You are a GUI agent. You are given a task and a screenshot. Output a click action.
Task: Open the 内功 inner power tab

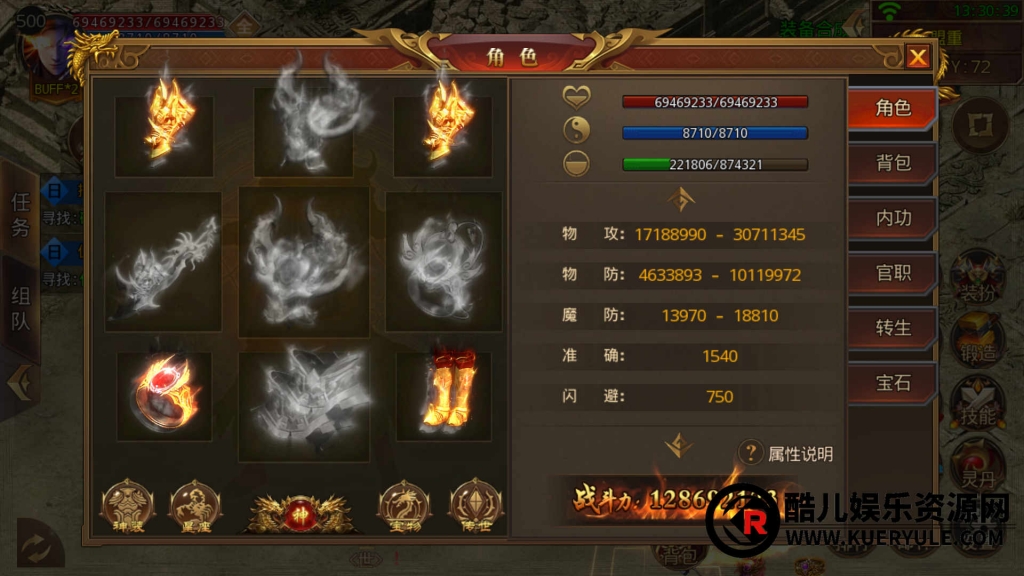point(892,218)
